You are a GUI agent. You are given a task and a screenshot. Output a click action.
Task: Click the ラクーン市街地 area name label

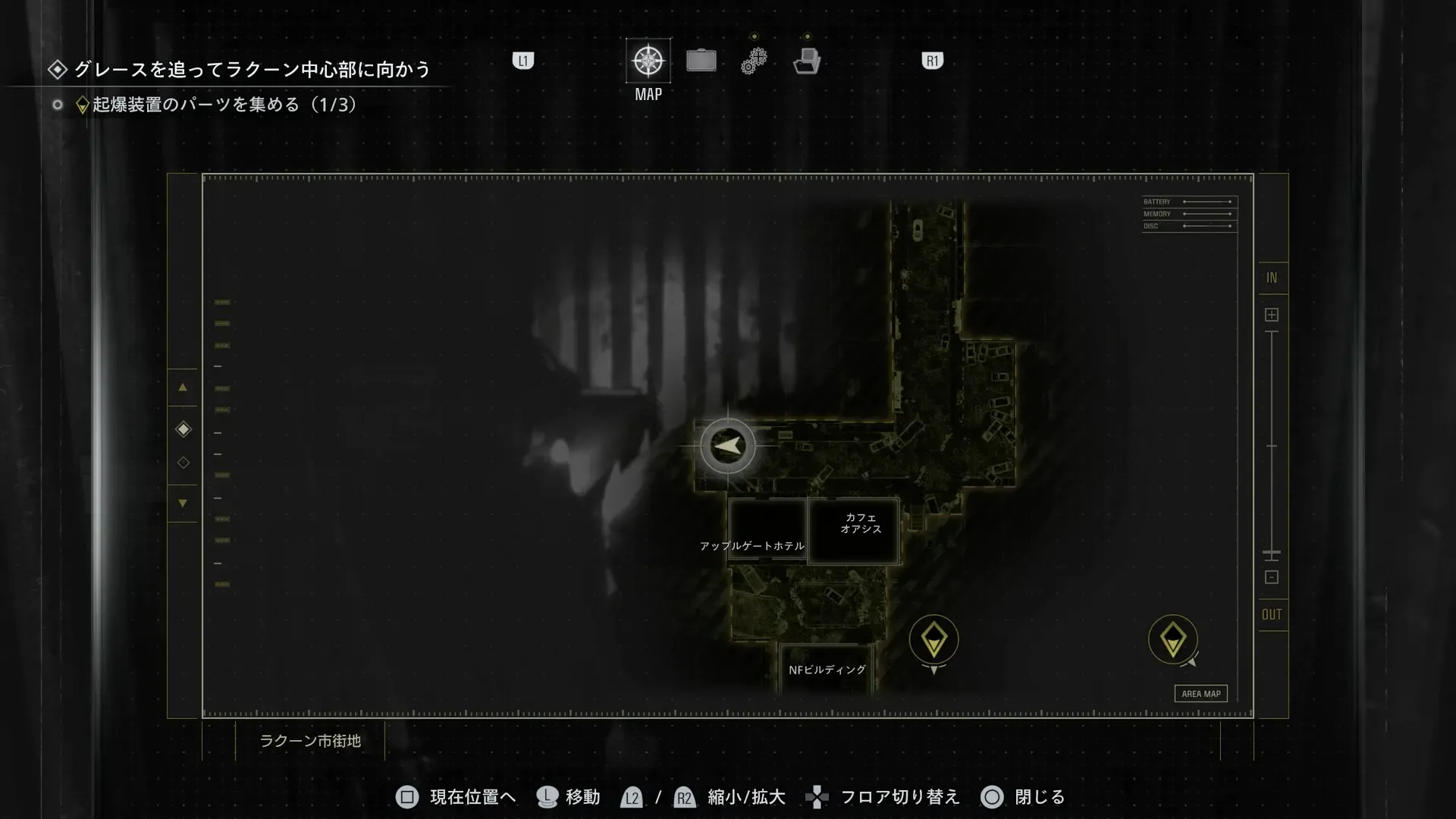pyautogui.click(x=312, y=742)
